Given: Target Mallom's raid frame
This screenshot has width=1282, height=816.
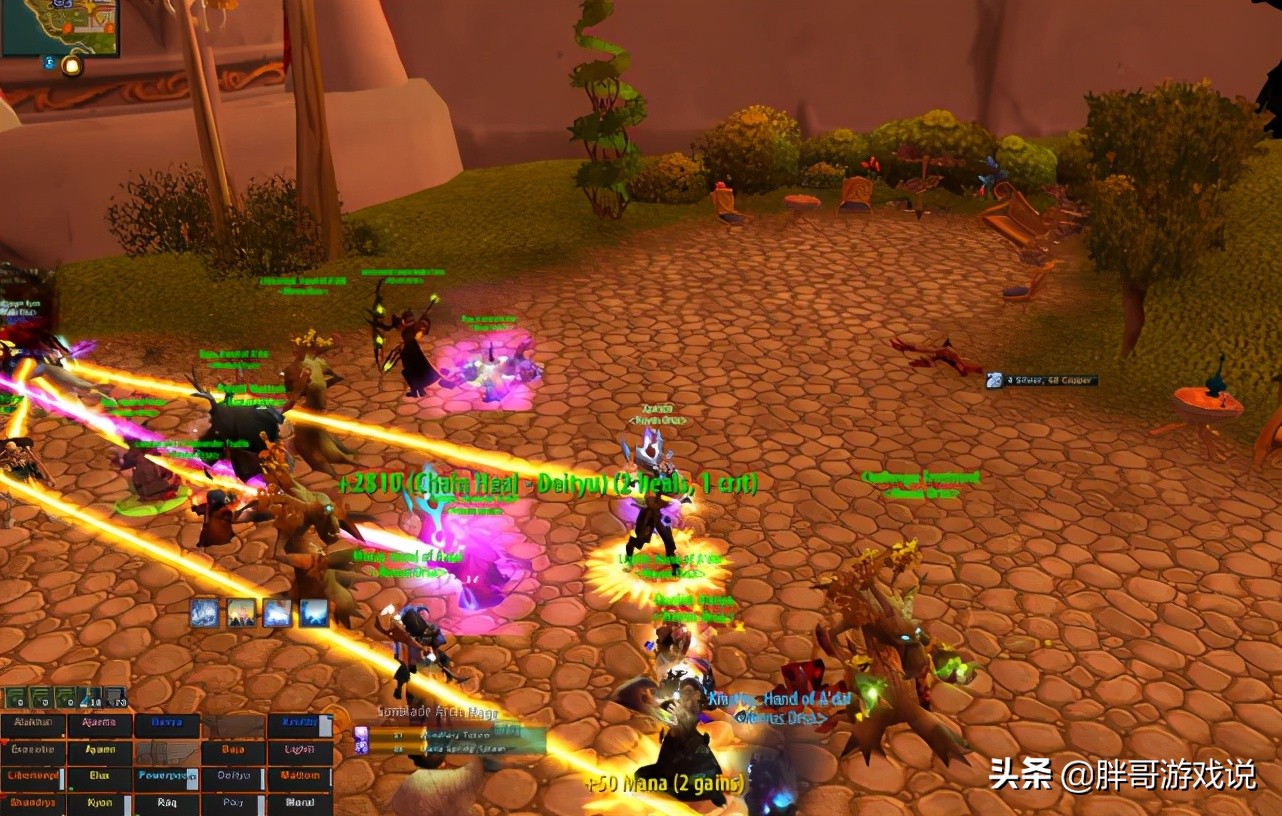Looking at the screenshot, I should [300, 775].
